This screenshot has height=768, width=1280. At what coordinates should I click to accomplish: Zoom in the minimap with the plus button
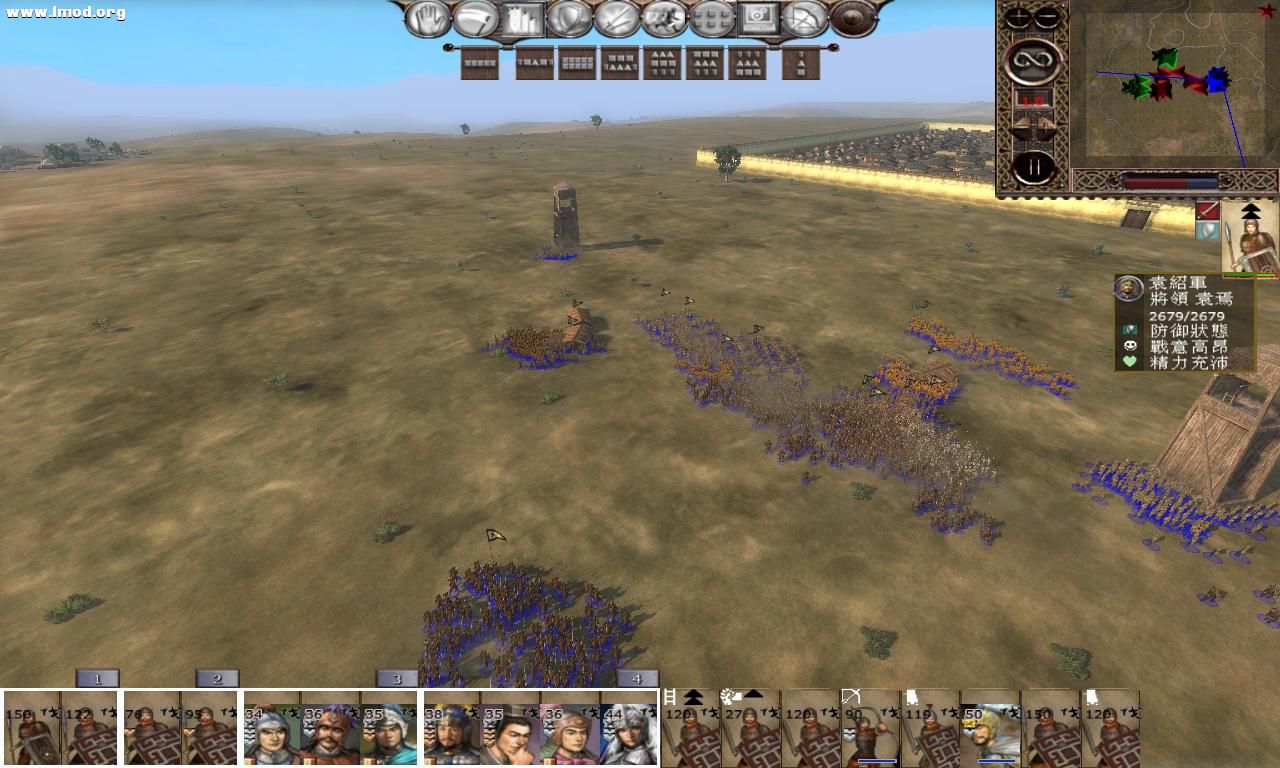point(1017,15)
